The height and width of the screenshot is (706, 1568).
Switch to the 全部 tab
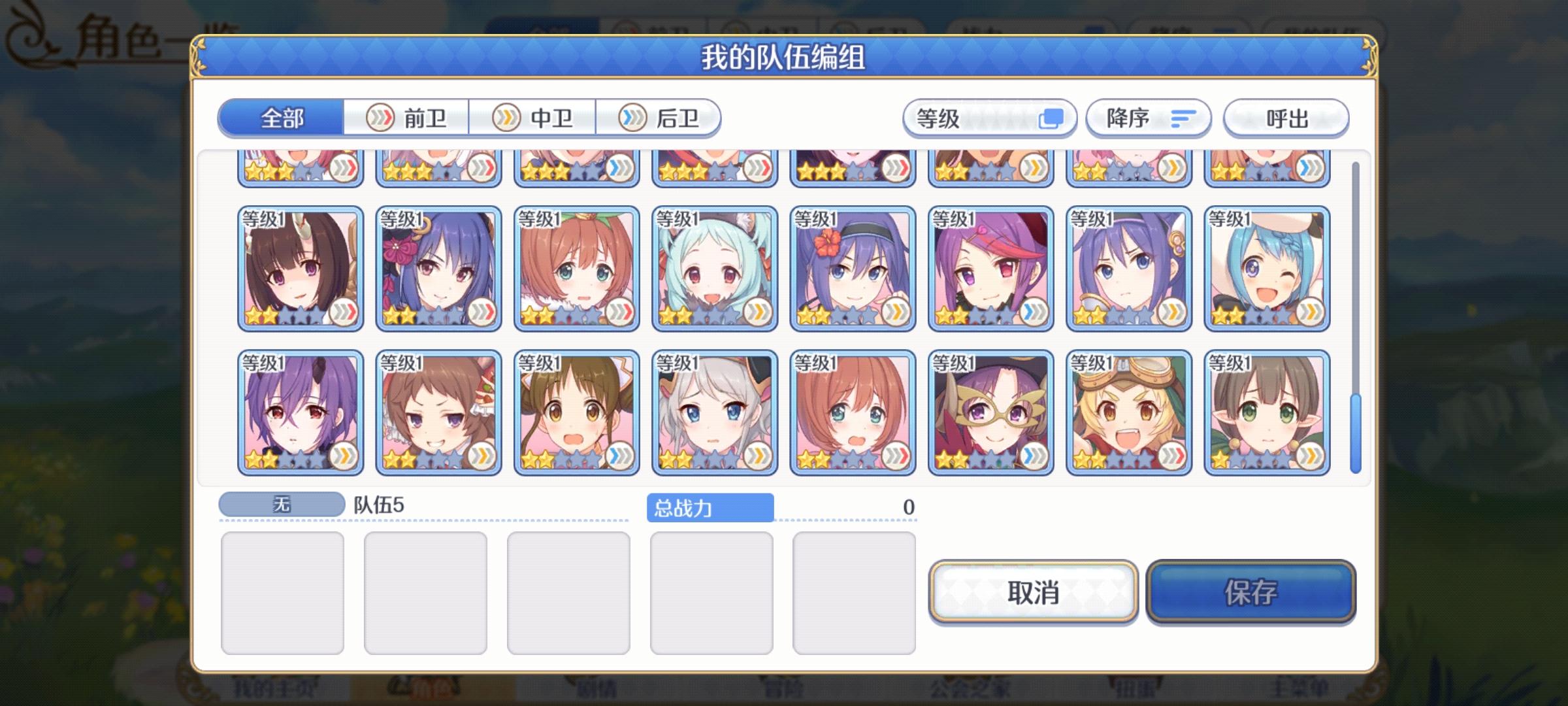[281, 118]
